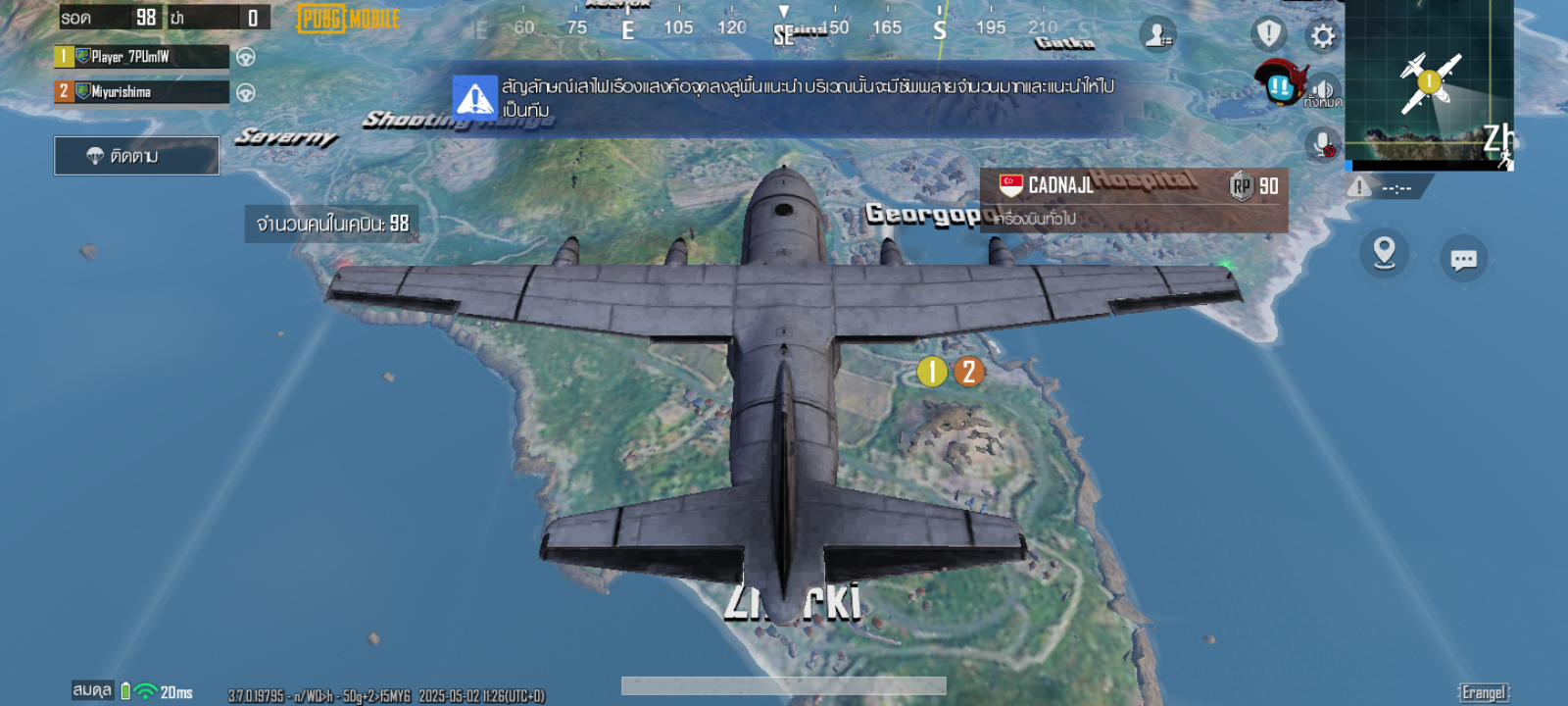The height and width of the screenshot is (706, 1568).
Task: Open the map marker pin button
Action: [x=1384, y=253]
